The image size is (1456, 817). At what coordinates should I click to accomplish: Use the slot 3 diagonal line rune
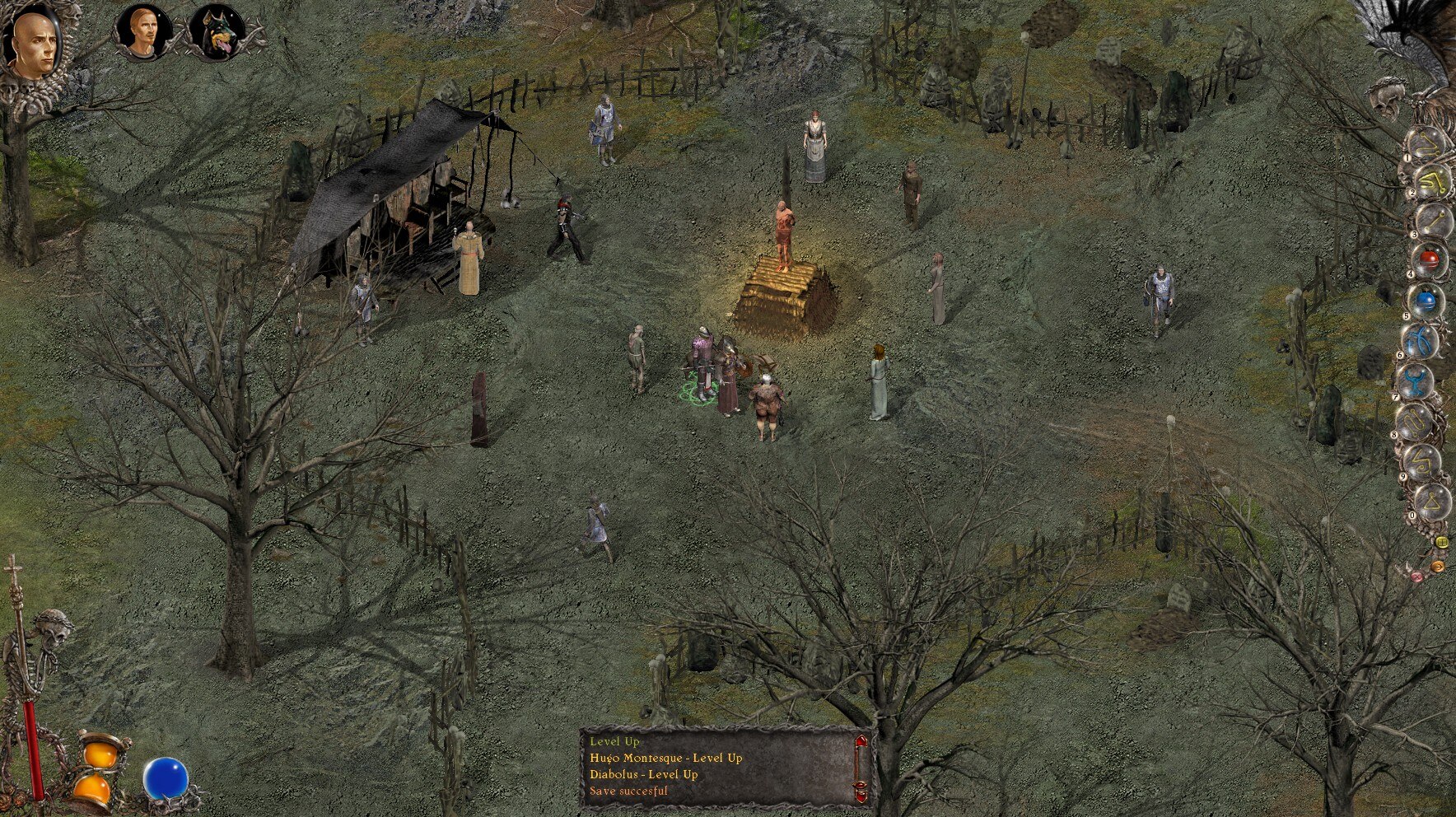[1433, 221]
